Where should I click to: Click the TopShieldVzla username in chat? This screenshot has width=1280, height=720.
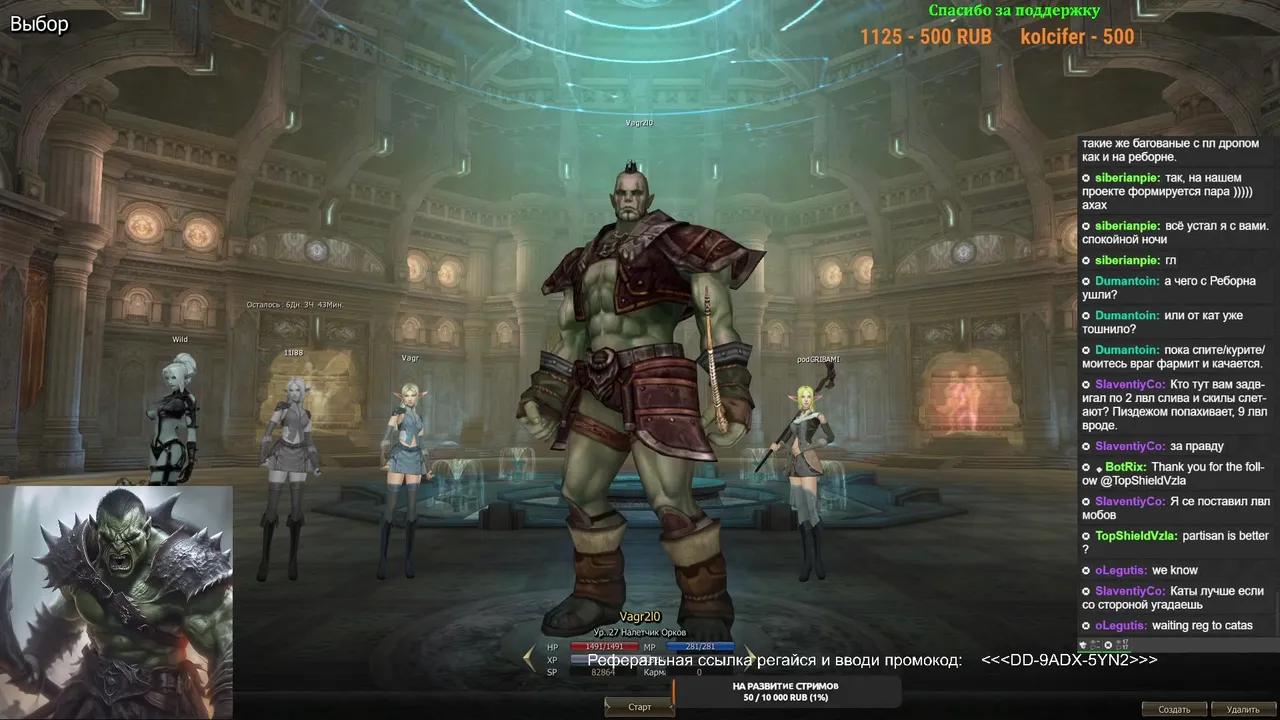coord(1136,536)
